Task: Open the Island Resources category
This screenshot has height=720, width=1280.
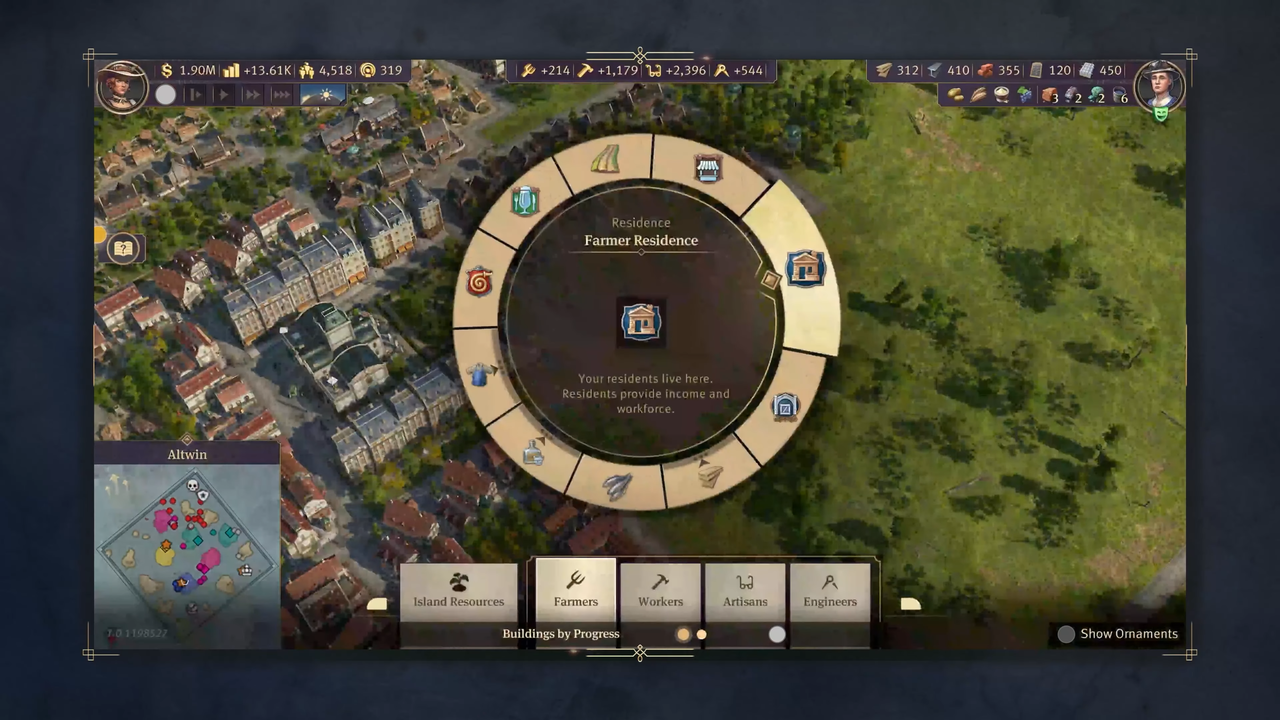Action: 459,590
